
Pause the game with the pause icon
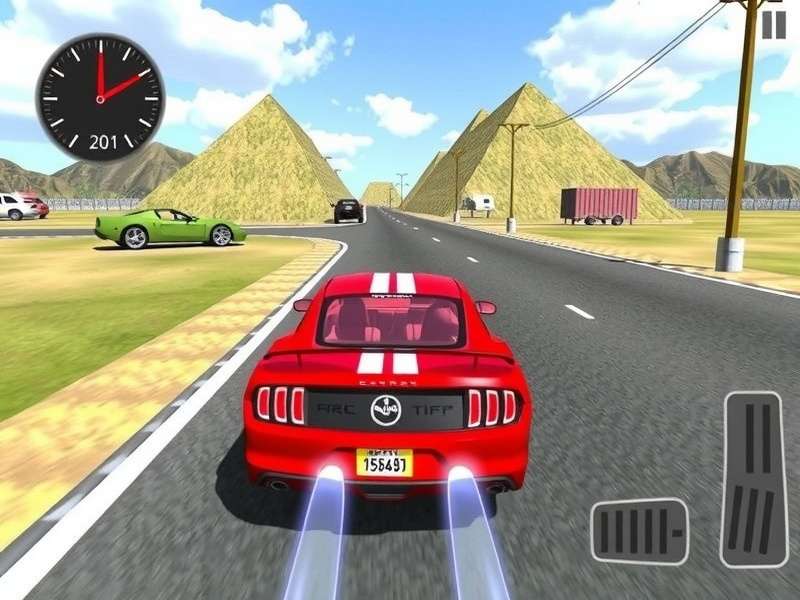(774, 25)
